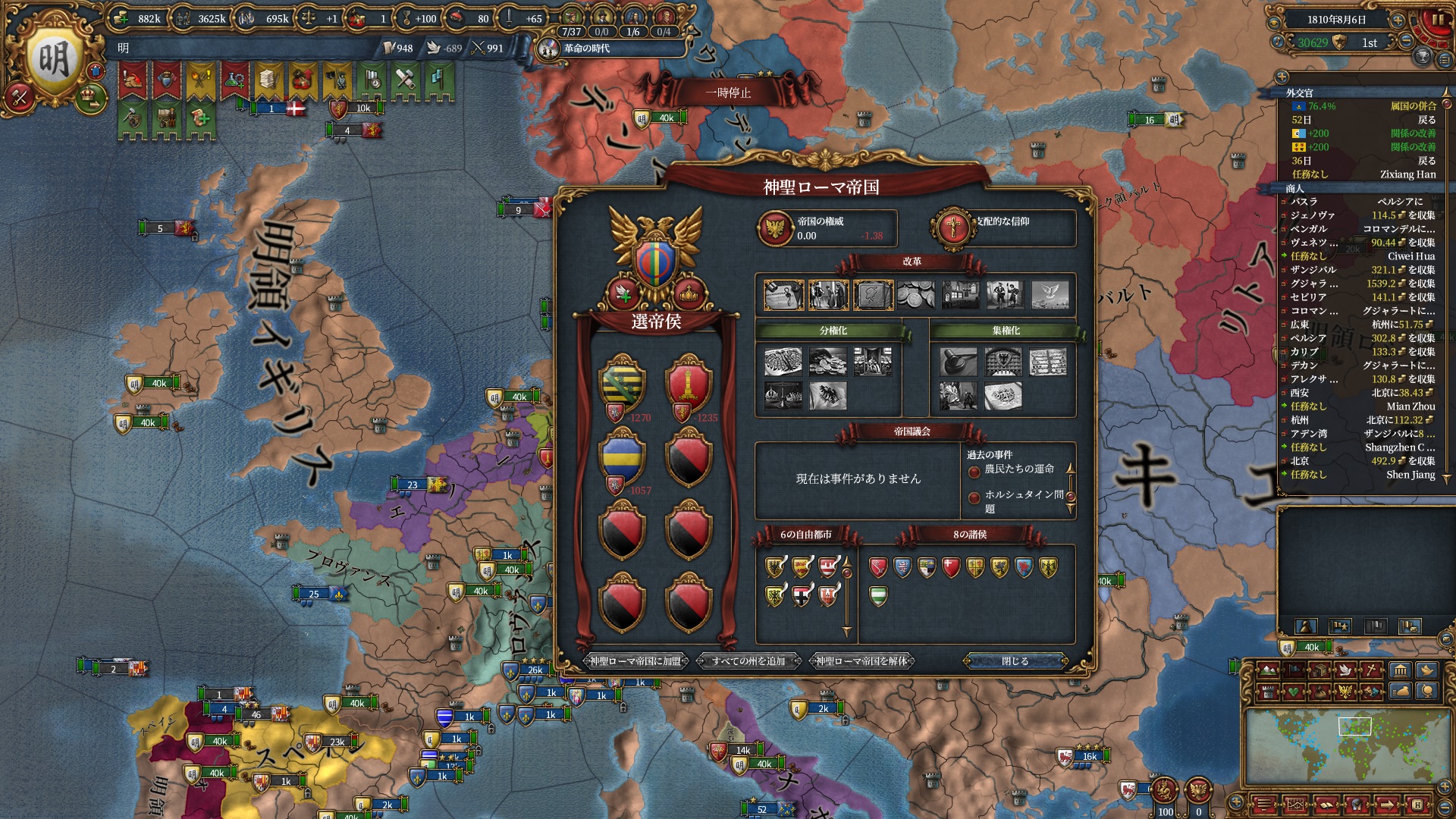The width and height of the screenshot is (1456, 819).
Task: Select 神聖ローマ帝国を解体 to dismantle the empire
Action: pos(861,661)
